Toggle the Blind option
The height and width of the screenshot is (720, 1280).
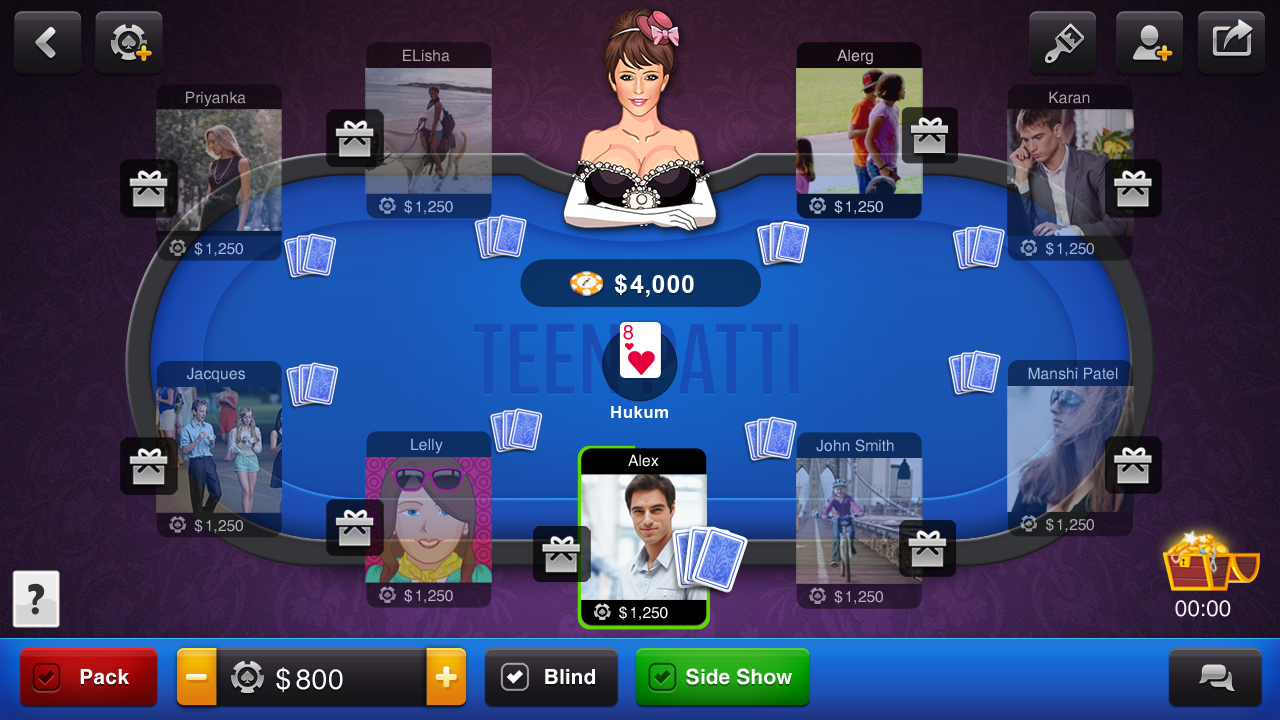point(550,677)
